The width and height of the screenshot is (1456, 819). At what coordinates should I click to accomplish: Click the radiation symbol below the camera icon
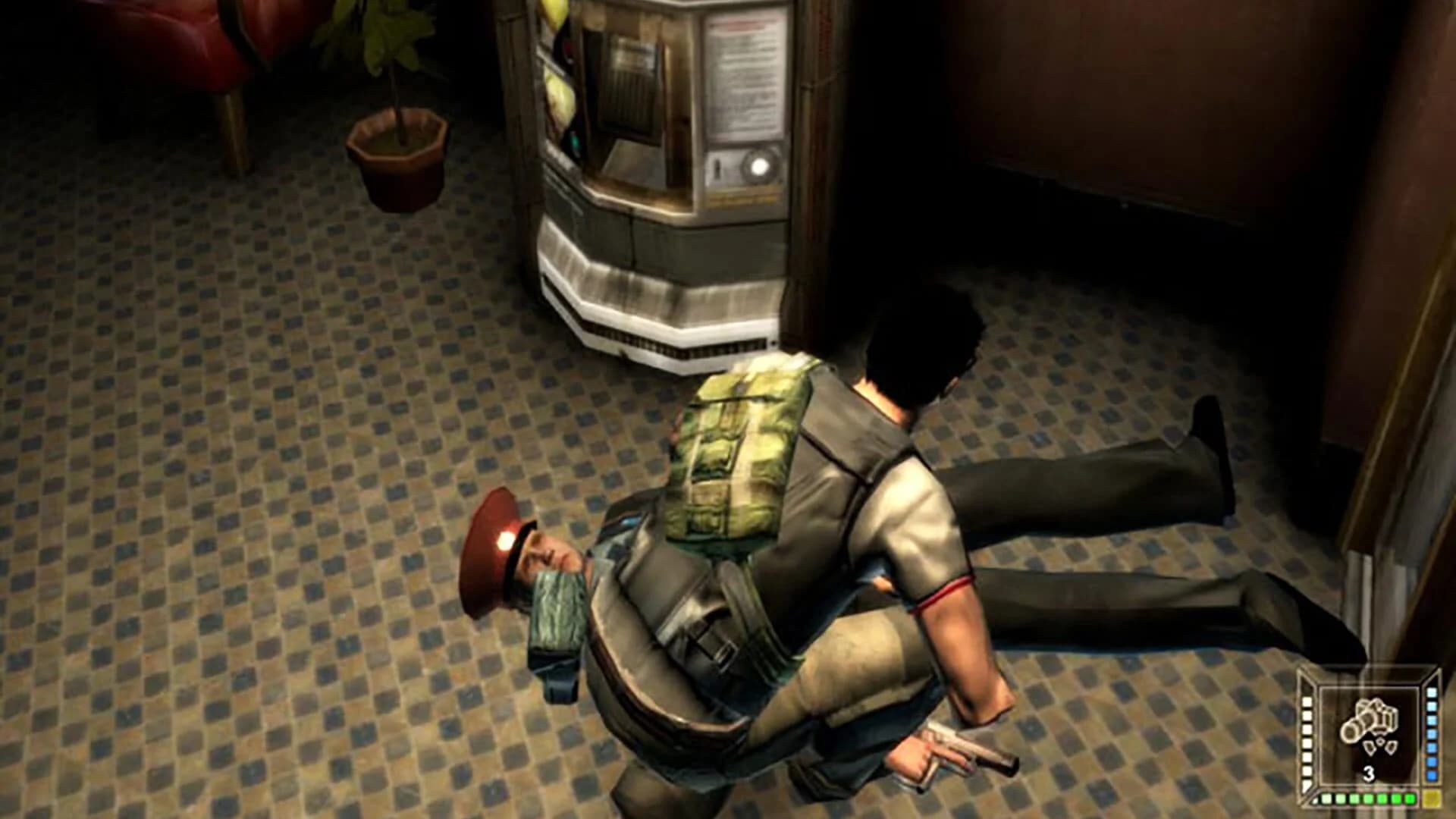[x=1380, y=745]
